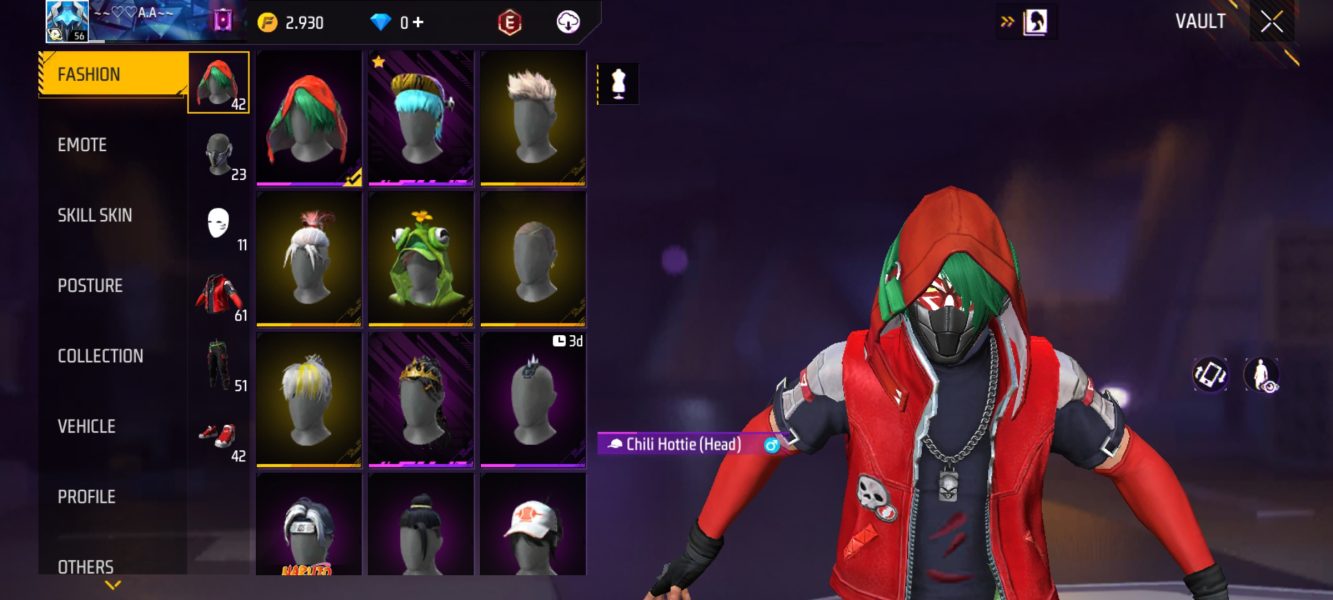Open the mannequin outfit preset button
The width and height of the screenshot is (1333, 600).
click(618, 84)
